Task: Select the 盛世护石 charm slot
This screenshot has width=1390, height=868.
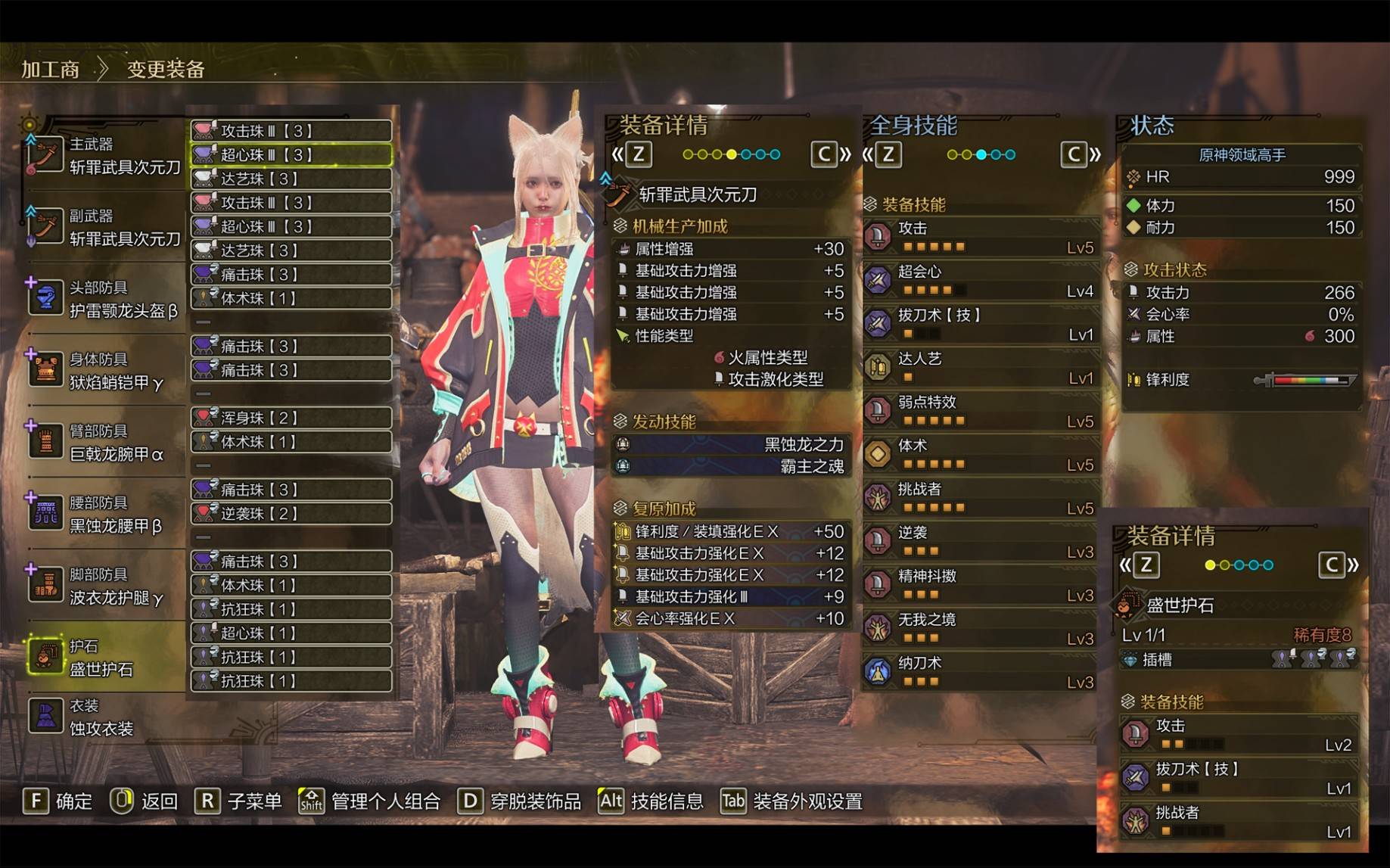Action: click(106, 658)
